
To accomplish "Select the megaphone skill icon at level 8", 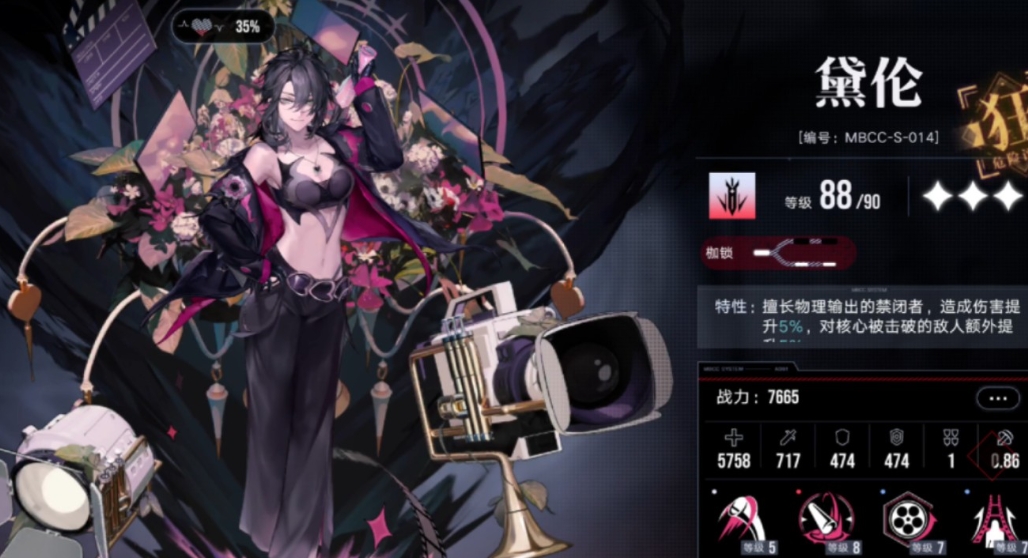I will point(826,520).
